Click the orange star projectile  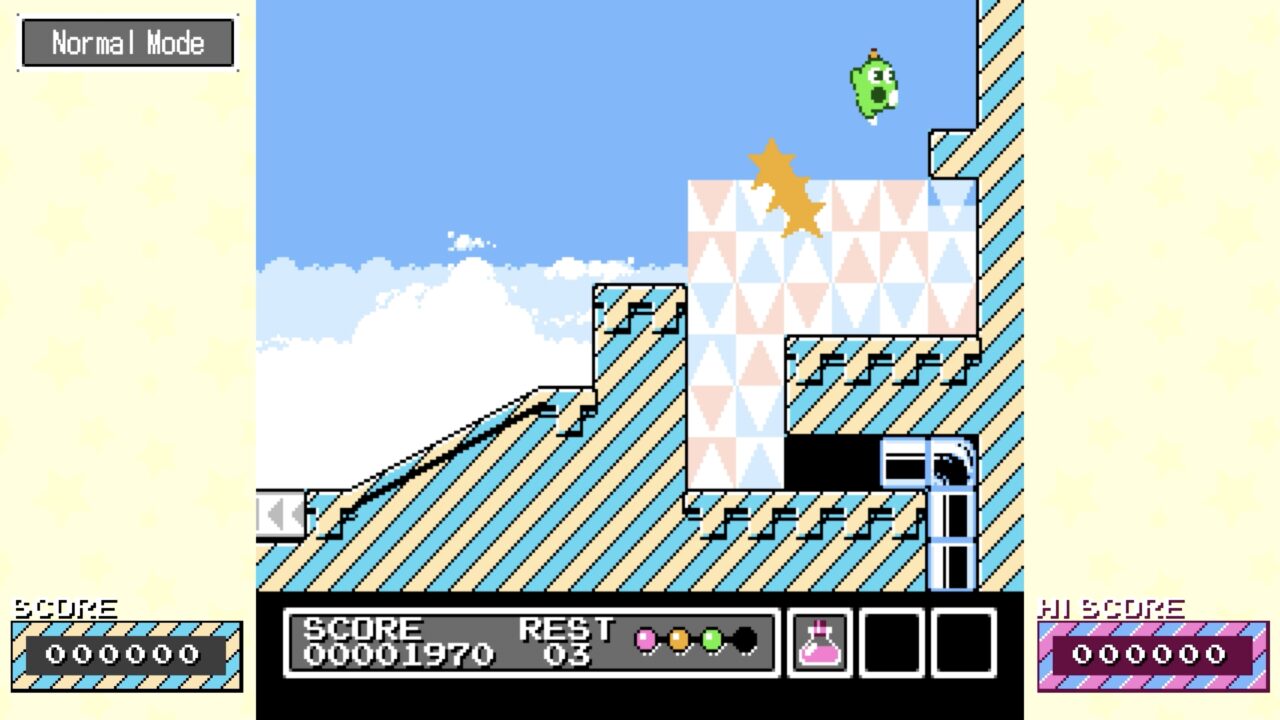coord(785,190)
